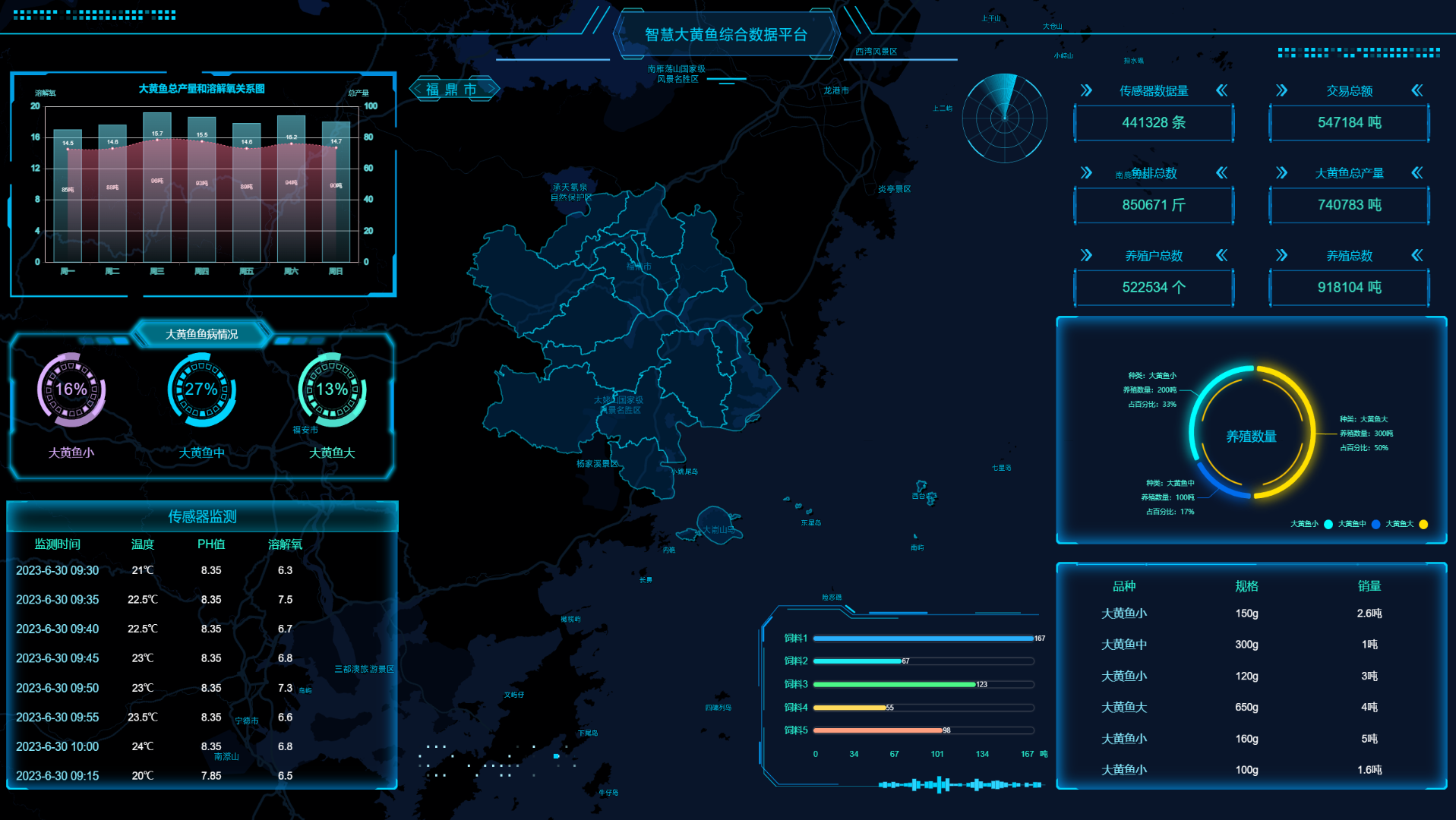The height and width of the screenshot is (820, 1456).
Task: Click the pixel-grid decoration at top right corner
Action: (x=1358, y=53)
